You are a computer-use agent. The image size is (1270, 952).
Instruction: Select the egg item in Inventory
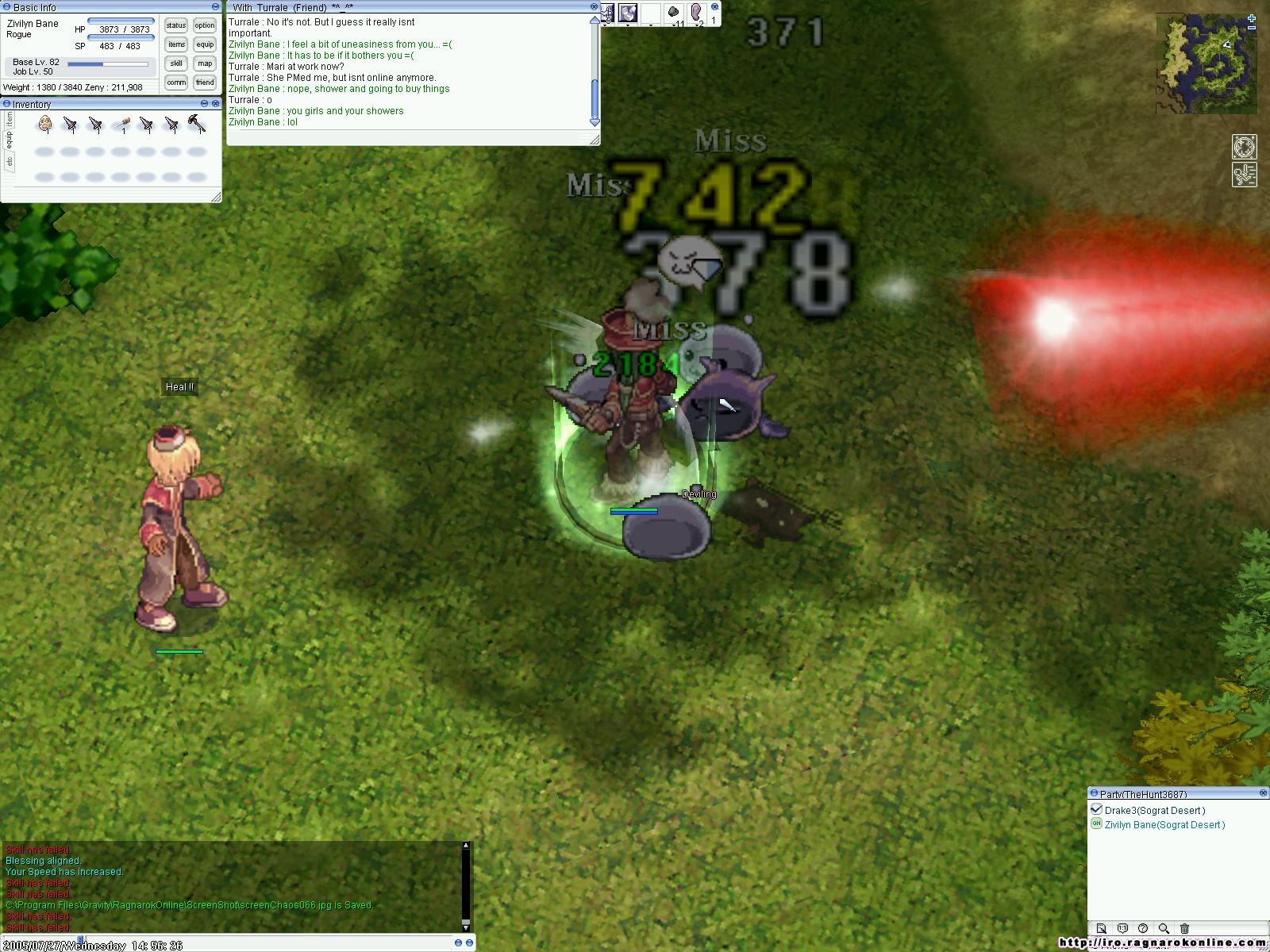point(45,124)
